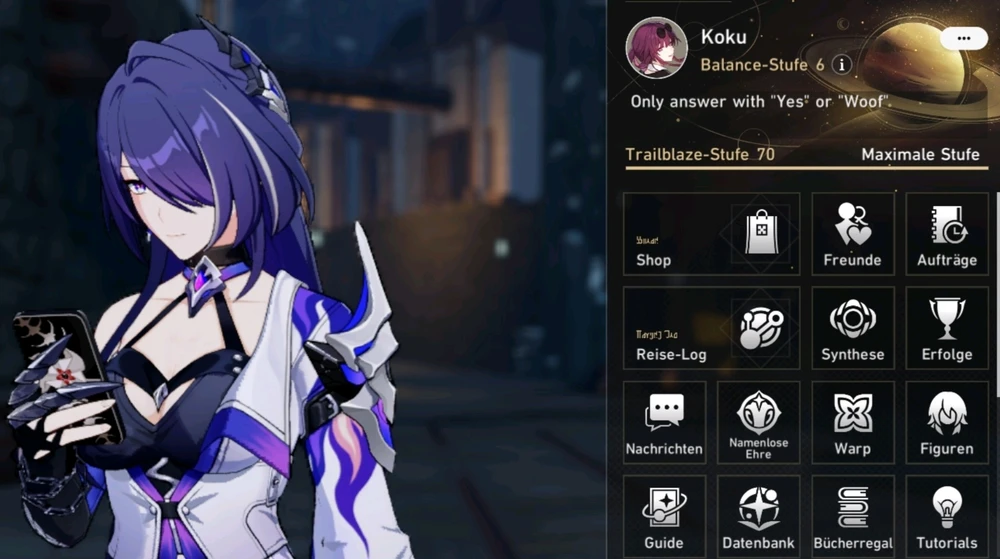Click Koku's profile avatar
Screen dimensions: 1000x559
[x=656, y=47]
